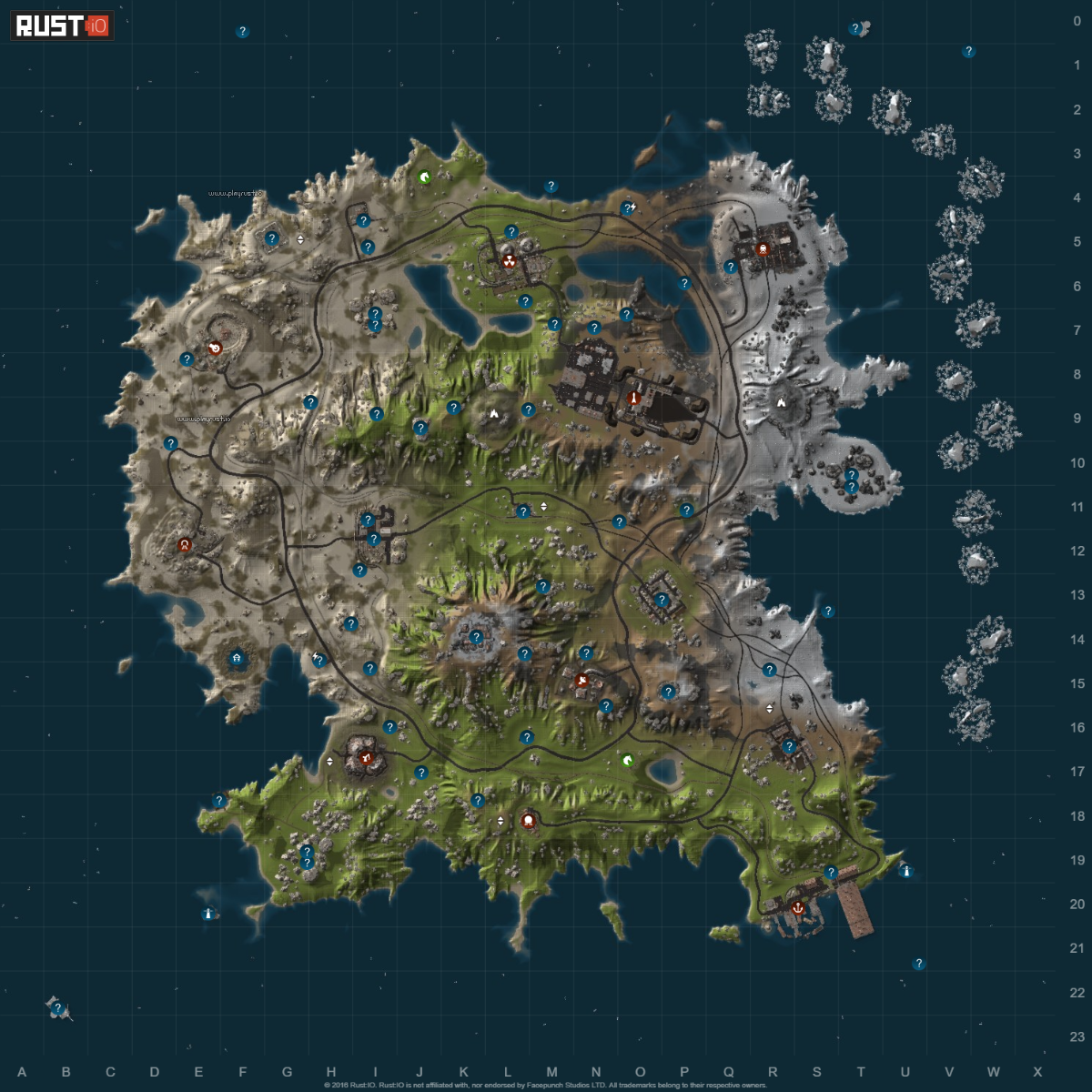Click the Rust:IO logo

click(62, 25)
